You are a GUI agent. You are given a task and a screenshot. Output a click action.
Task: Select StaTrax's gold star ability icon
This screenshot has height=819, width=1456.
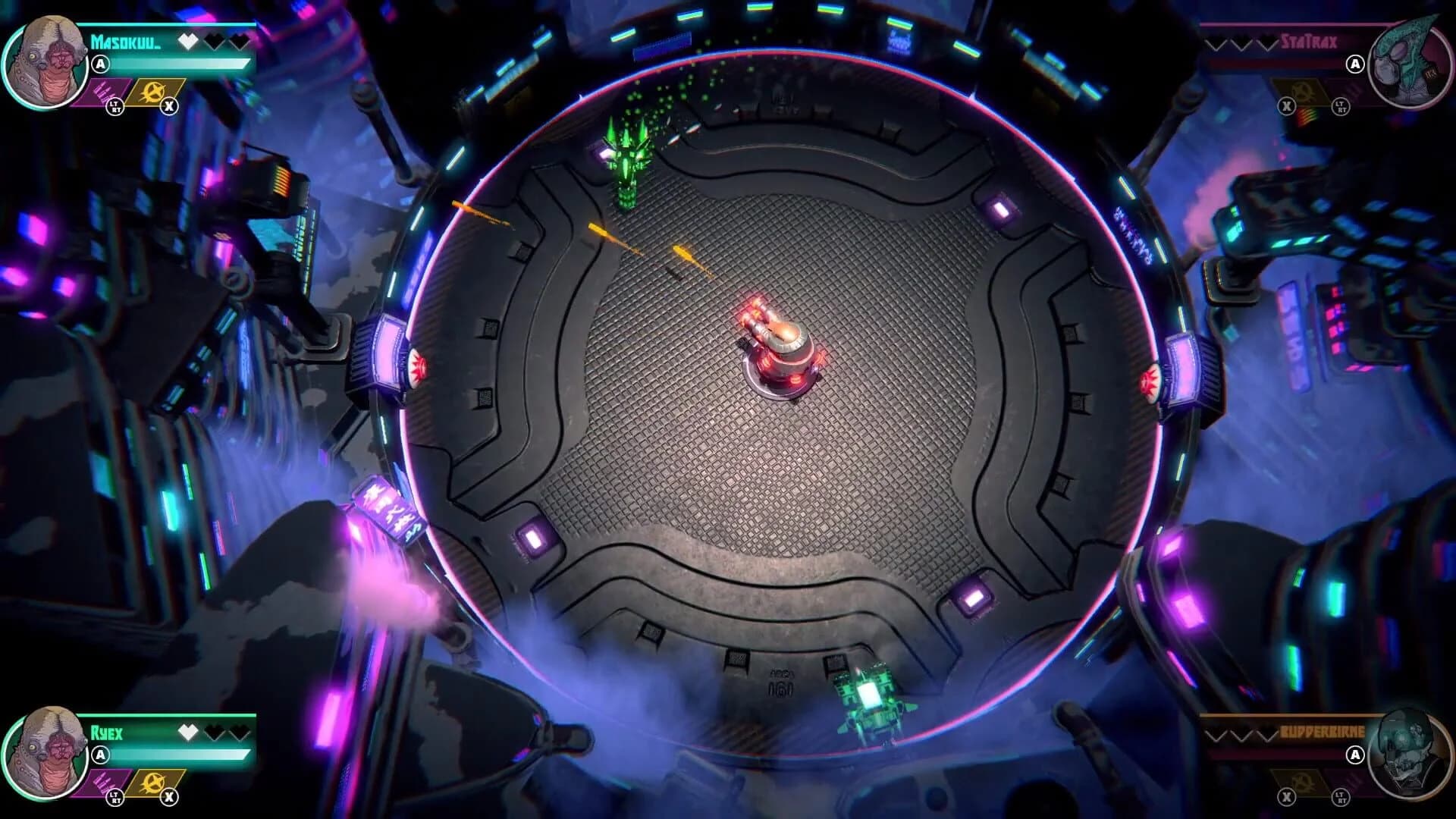tap(1301, 90)
